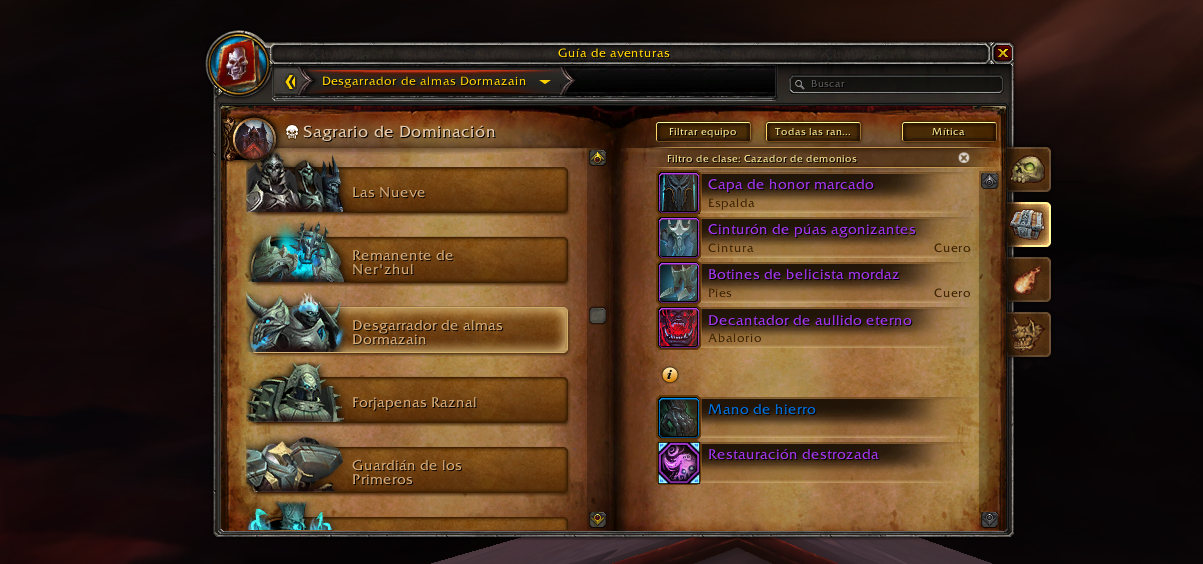Click the Decantador de aullido eterno trinket
This screenshot has width=1203, height=564.
(x=809, y=321)
